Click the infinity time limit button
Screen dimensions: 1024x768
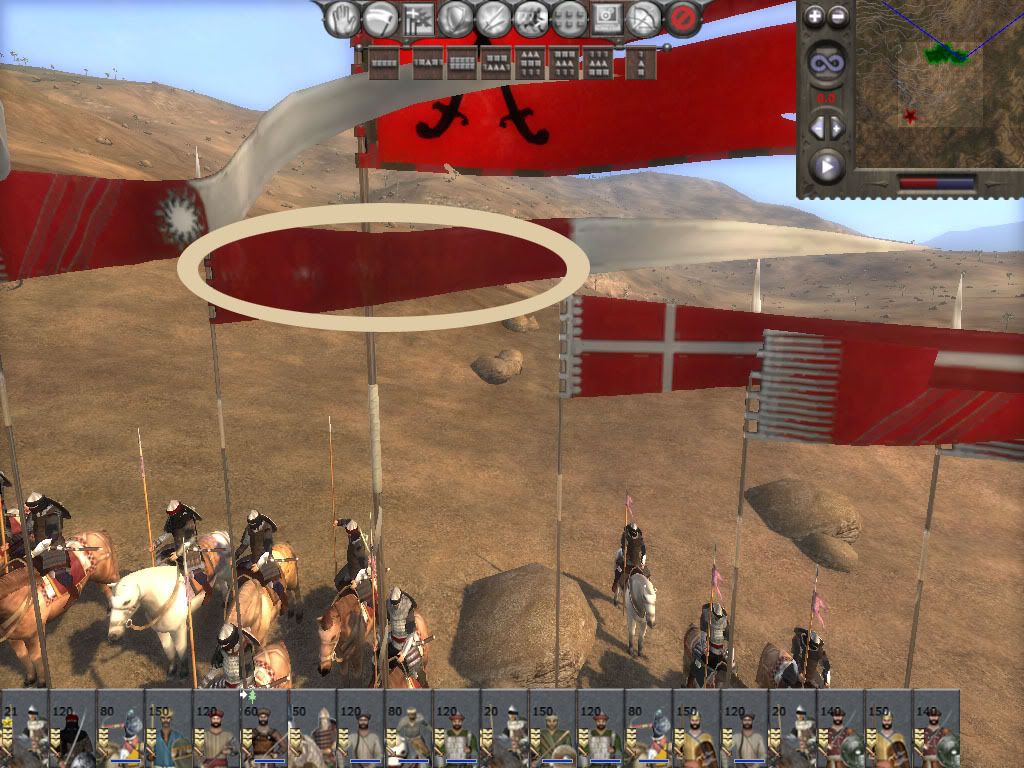pyautogui.click(x=826, y=63)
